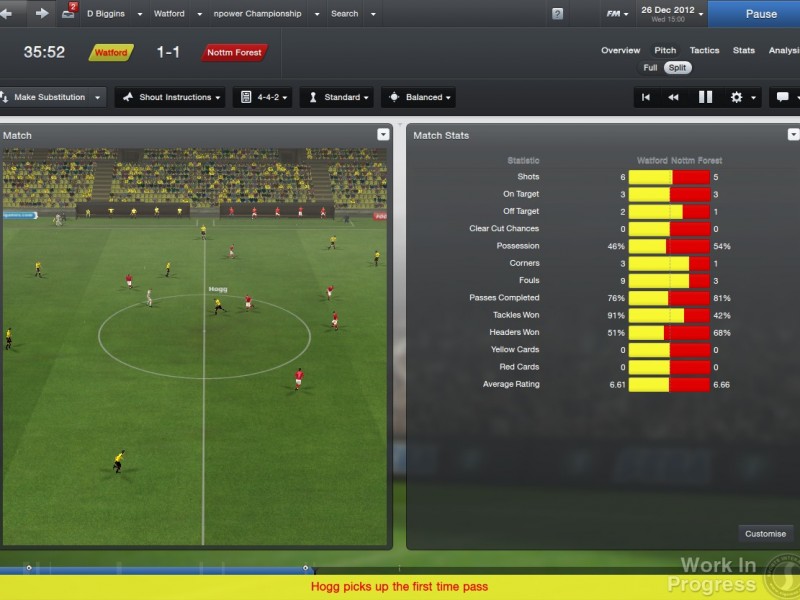Open the Stats tab
Image resolution: width=800 pixels, height=600 pixels.
pyautogui.click(x=743, y=50)
